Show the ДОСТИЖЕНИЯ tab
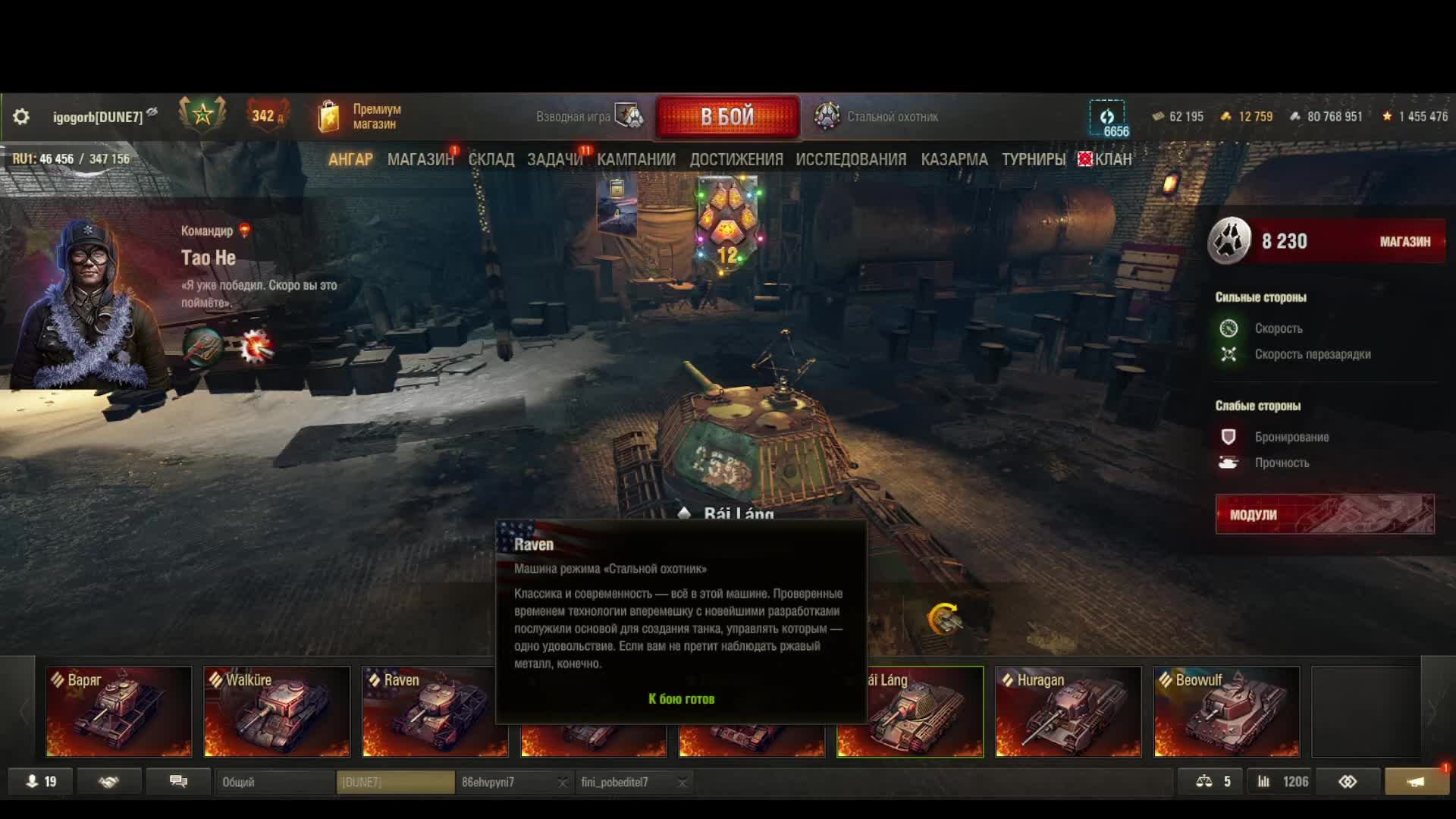The width and height of the screenshot is (1456, 819). pyautogui.click(x=736, y=159)
